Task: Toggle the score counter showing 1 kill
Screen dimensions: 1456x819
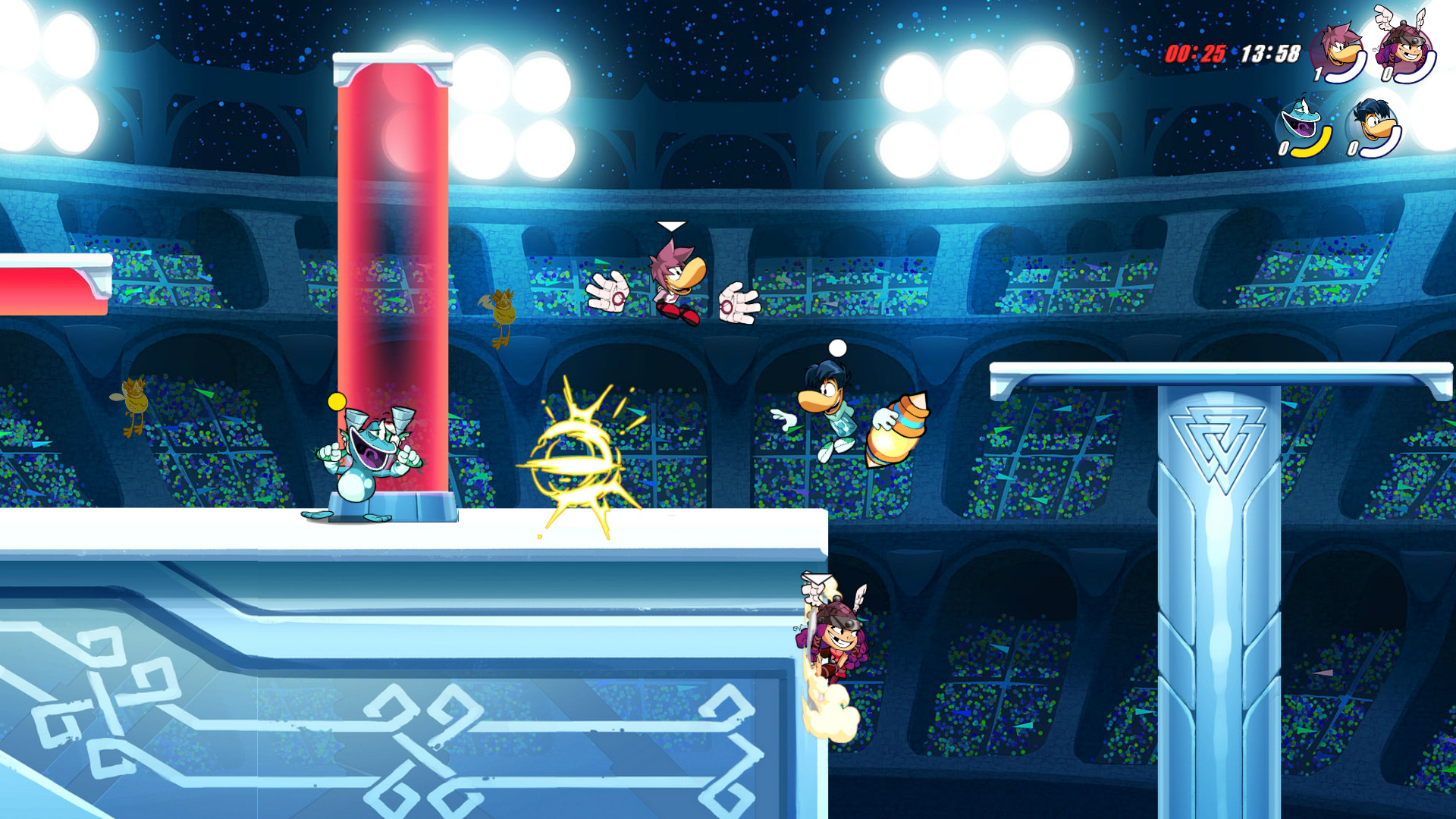Action: [x=1317, y=74]
